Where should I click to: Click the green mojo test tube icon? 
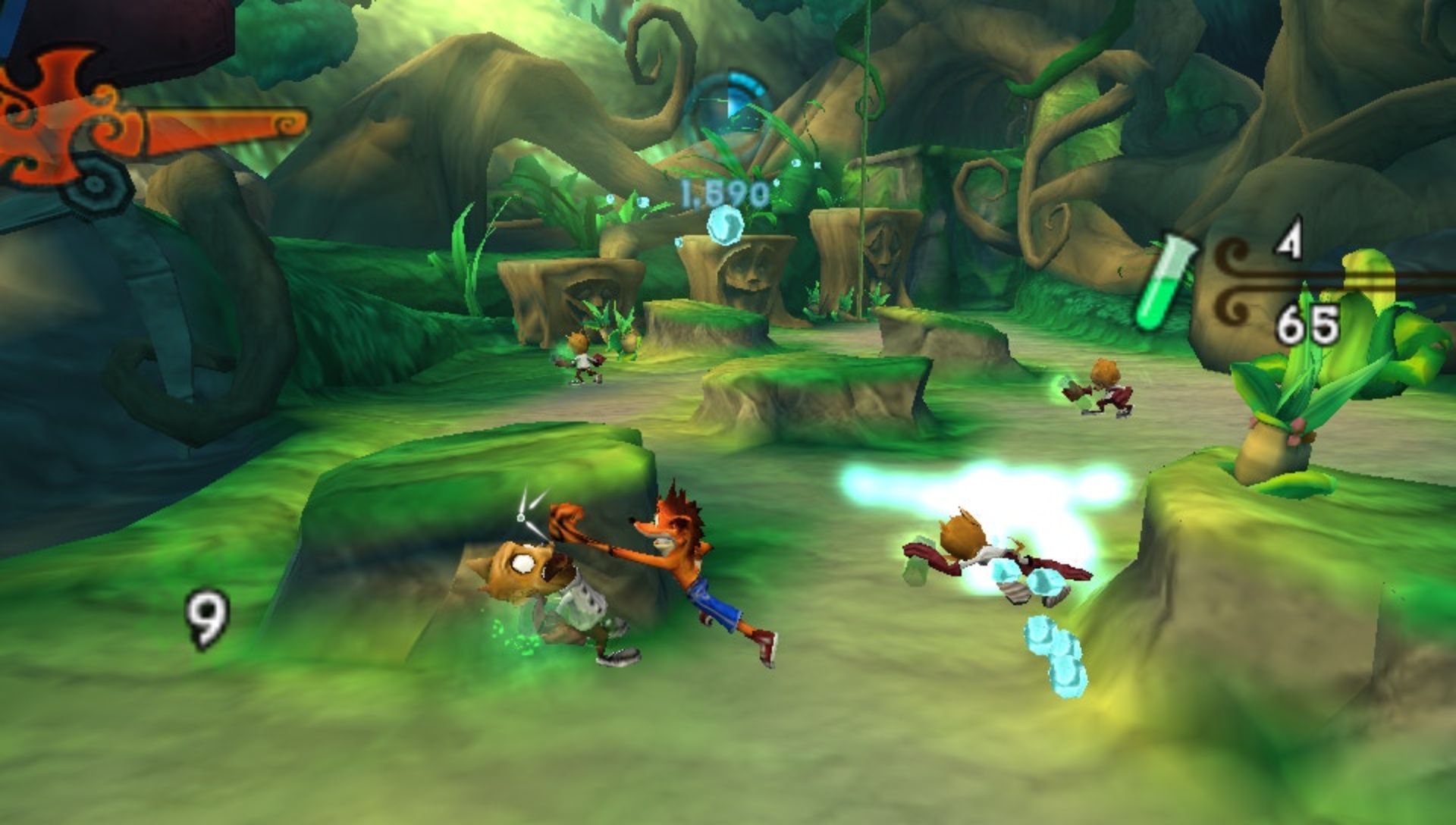pyautogui.click(x=1164, y=282)
